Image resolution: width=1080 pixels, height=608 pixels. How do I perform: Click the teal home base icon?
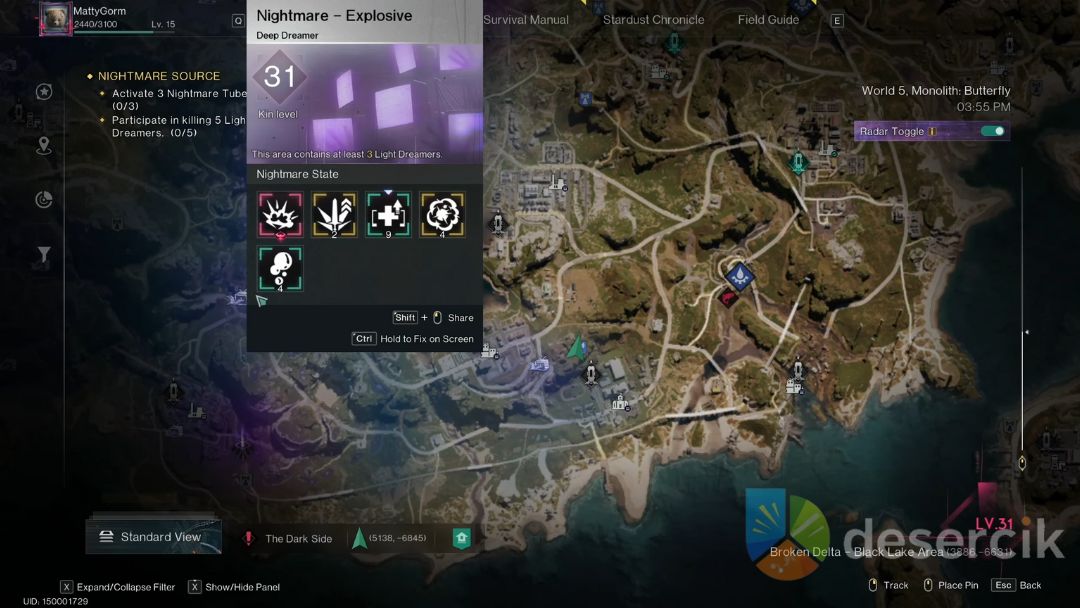click(x=461, y=538)
